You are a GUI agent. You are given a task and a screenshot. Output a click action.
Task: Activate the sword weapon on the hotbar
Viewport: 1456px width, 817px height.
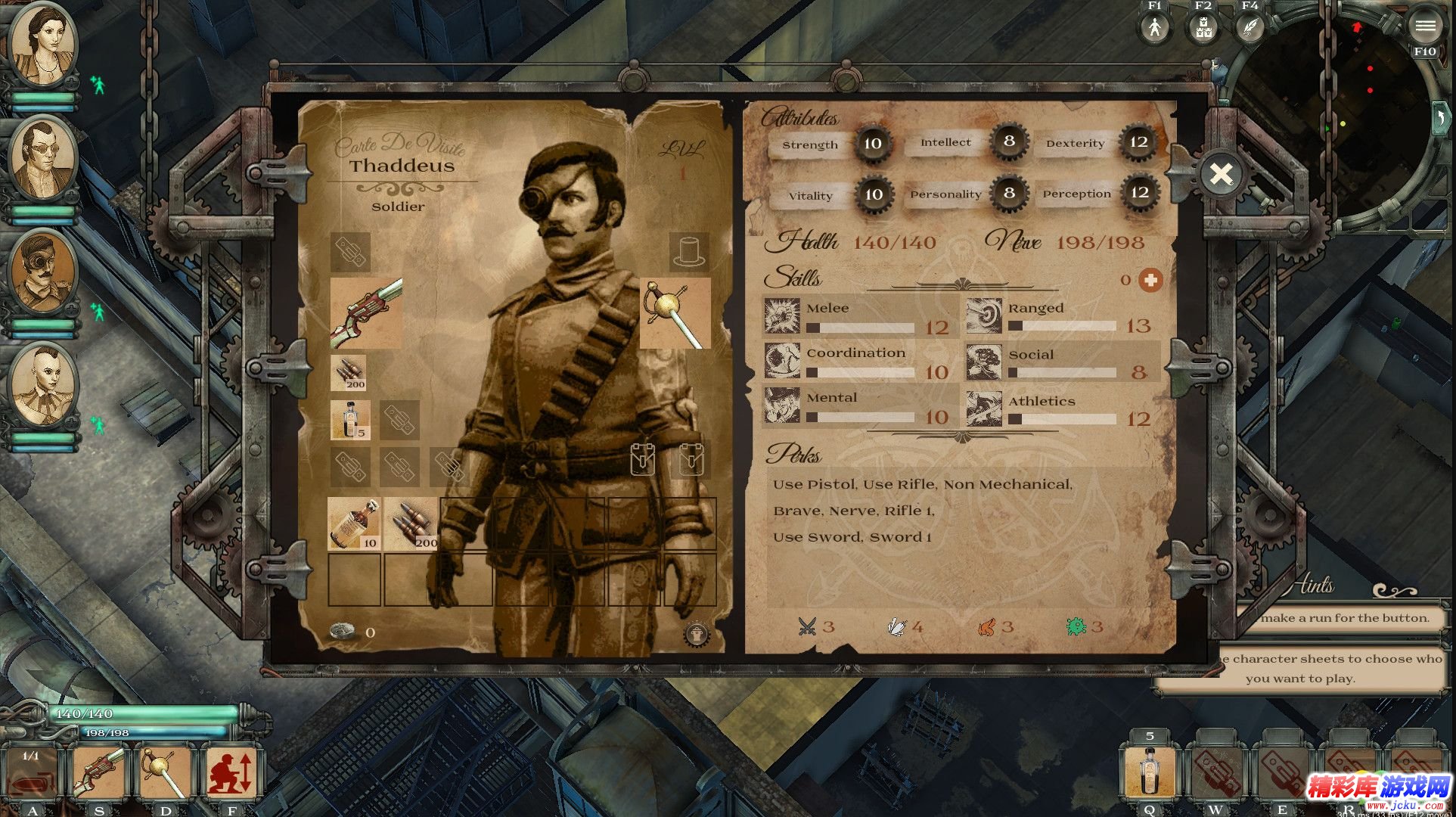pyautogui.click(x=166, y=772)
